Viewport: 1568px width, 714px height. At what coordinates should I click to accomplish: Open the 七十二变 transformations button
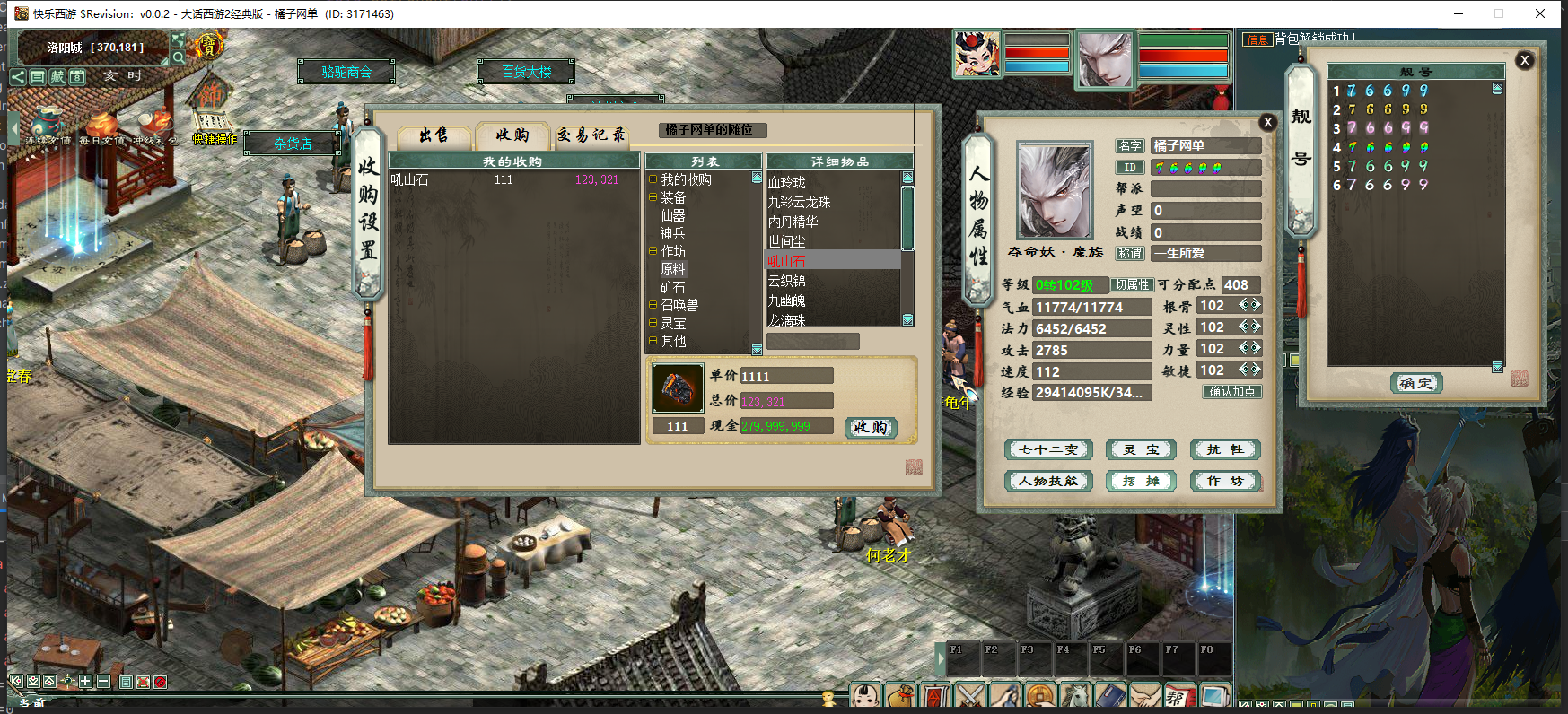point(1048,449)
